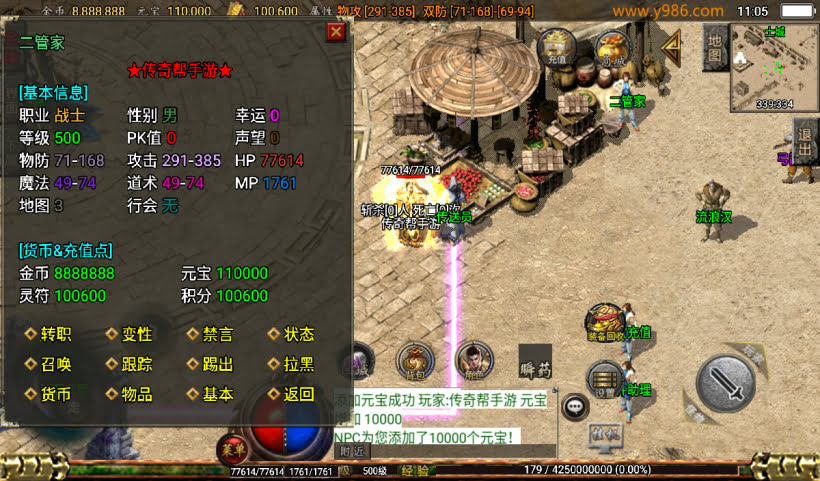Open the 货币 currency option
Image resolution: width=820 pixels, height=481 pixels.
pyautogui.click(x=55, y=394)
